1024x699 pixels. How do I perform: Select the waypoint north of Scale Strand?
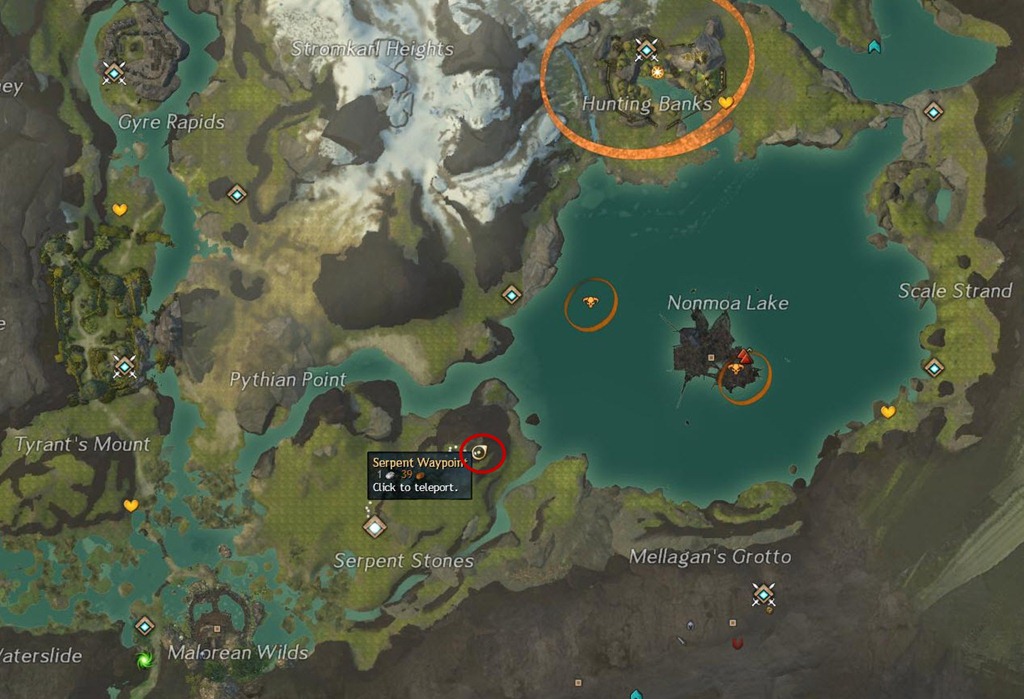click(x=933, y=112)
